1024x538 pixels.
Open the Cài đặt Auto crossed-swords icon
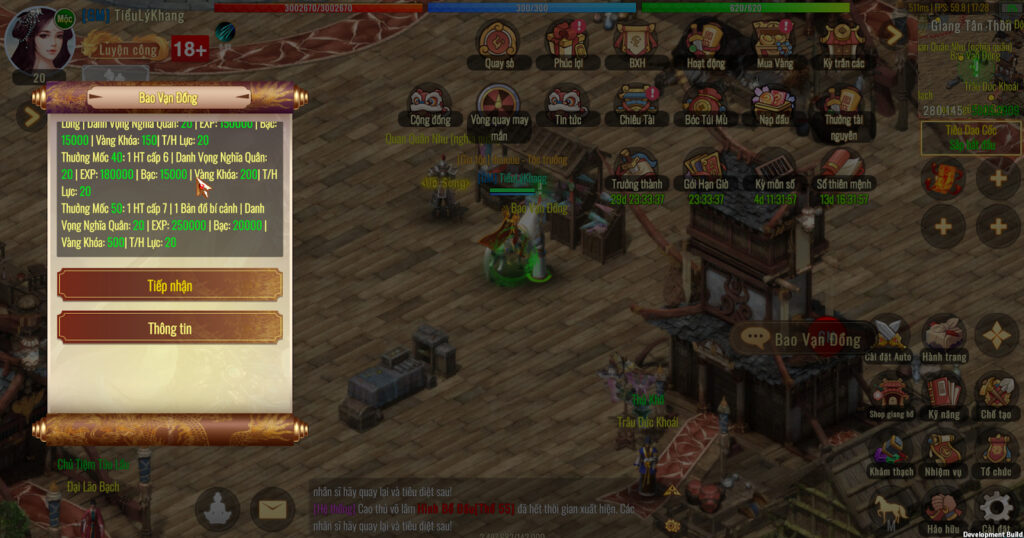click(x=888, y=337)
